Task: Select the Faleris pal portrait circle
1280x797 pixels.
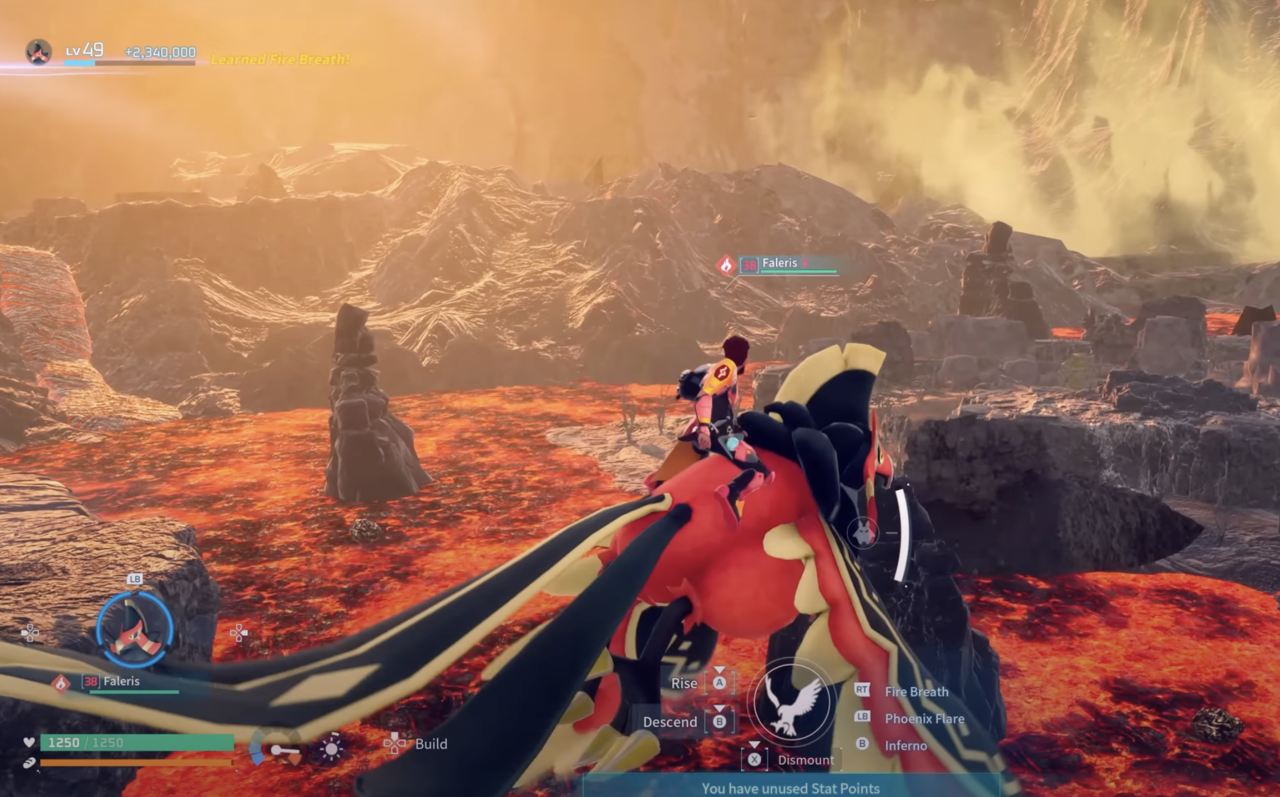Action: [x=135, y=630]
